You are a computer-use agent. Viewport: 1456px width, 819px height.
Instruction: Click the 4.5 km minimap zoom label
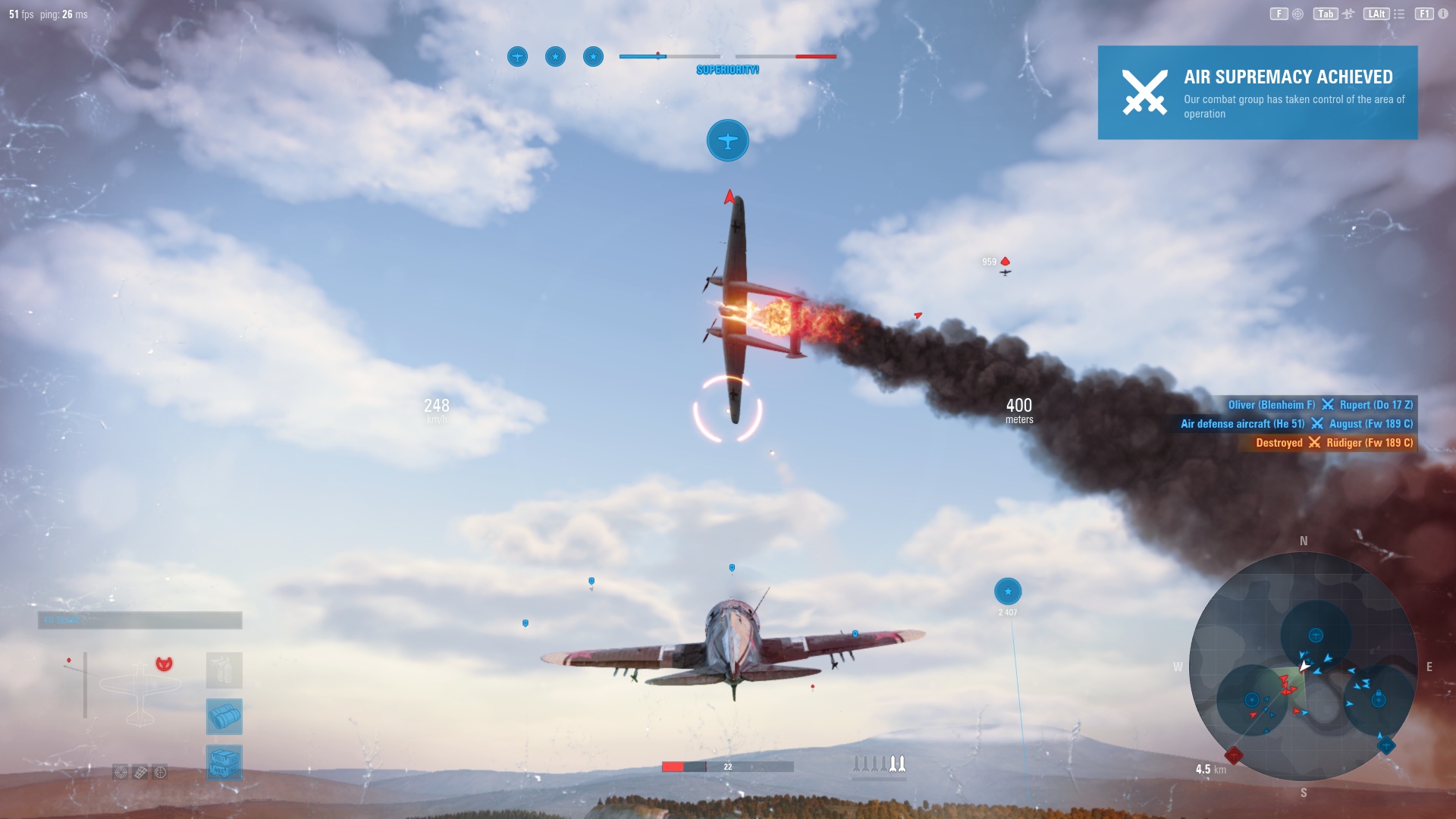click(x=1213, y=768)
